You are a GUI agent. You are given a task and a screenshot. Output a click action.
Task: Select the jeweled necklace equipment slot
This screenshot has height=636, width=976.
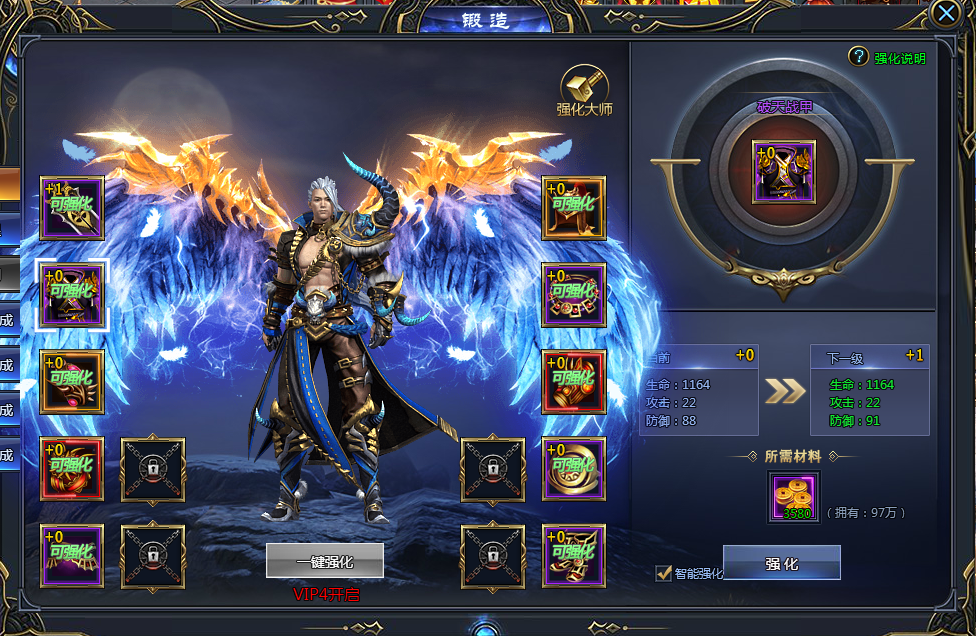(x=574, y=296)
